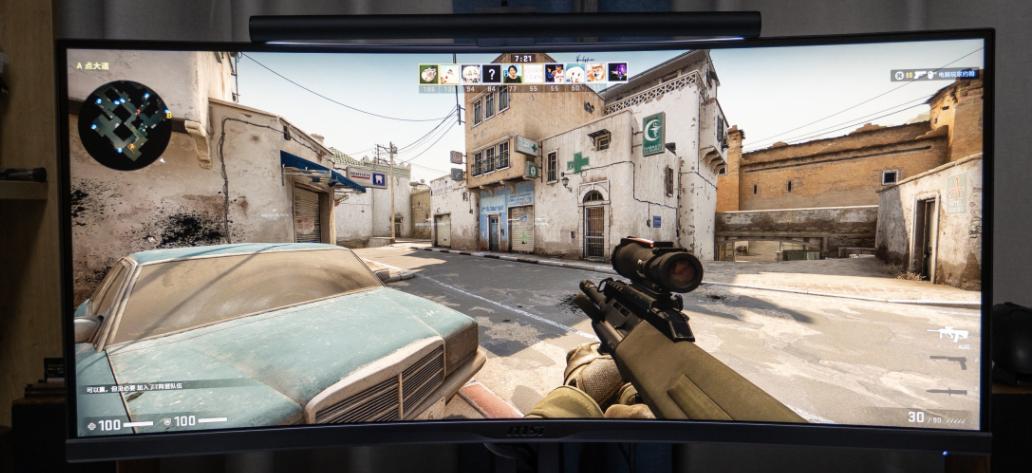Screen dimensions: 1032x473
Task: Click the shiba dog player avatar
Action: [x=595, y=72]
